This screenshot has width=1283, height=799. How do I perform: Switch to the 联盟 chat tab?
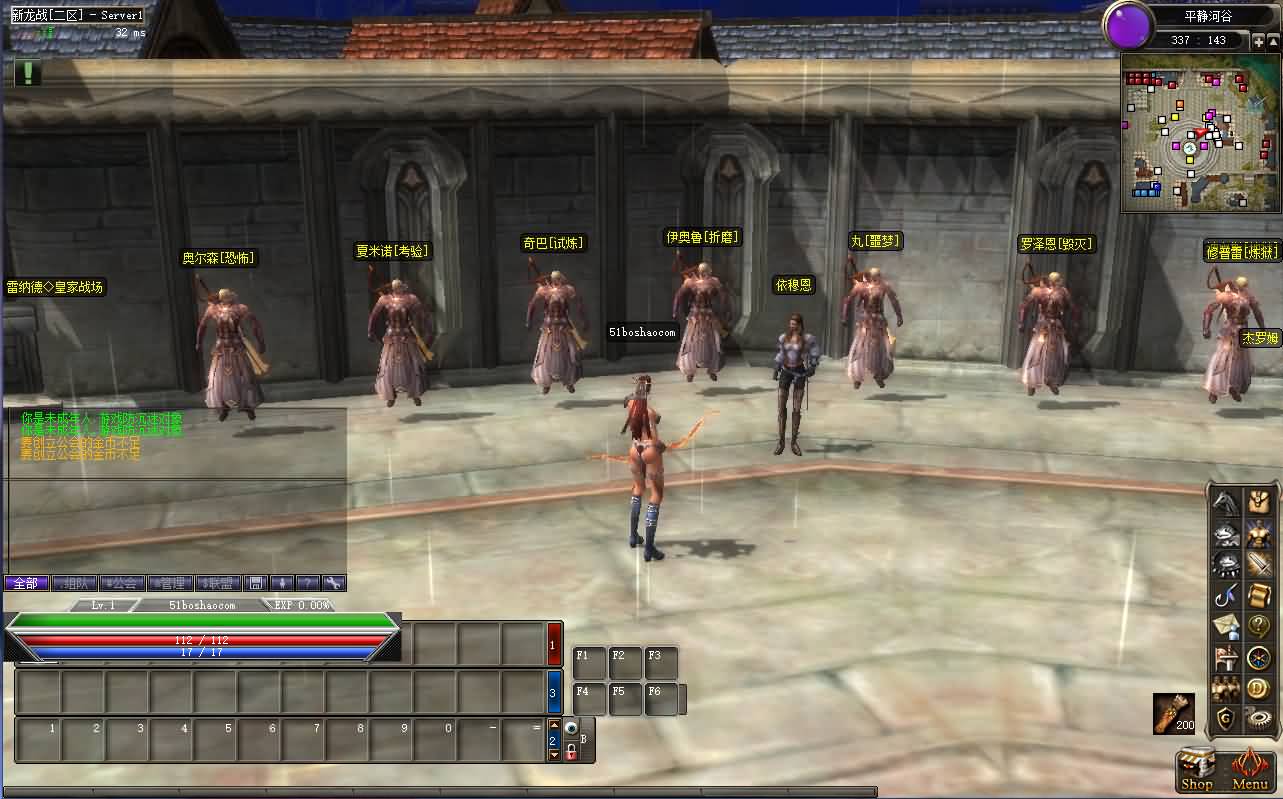220,583
